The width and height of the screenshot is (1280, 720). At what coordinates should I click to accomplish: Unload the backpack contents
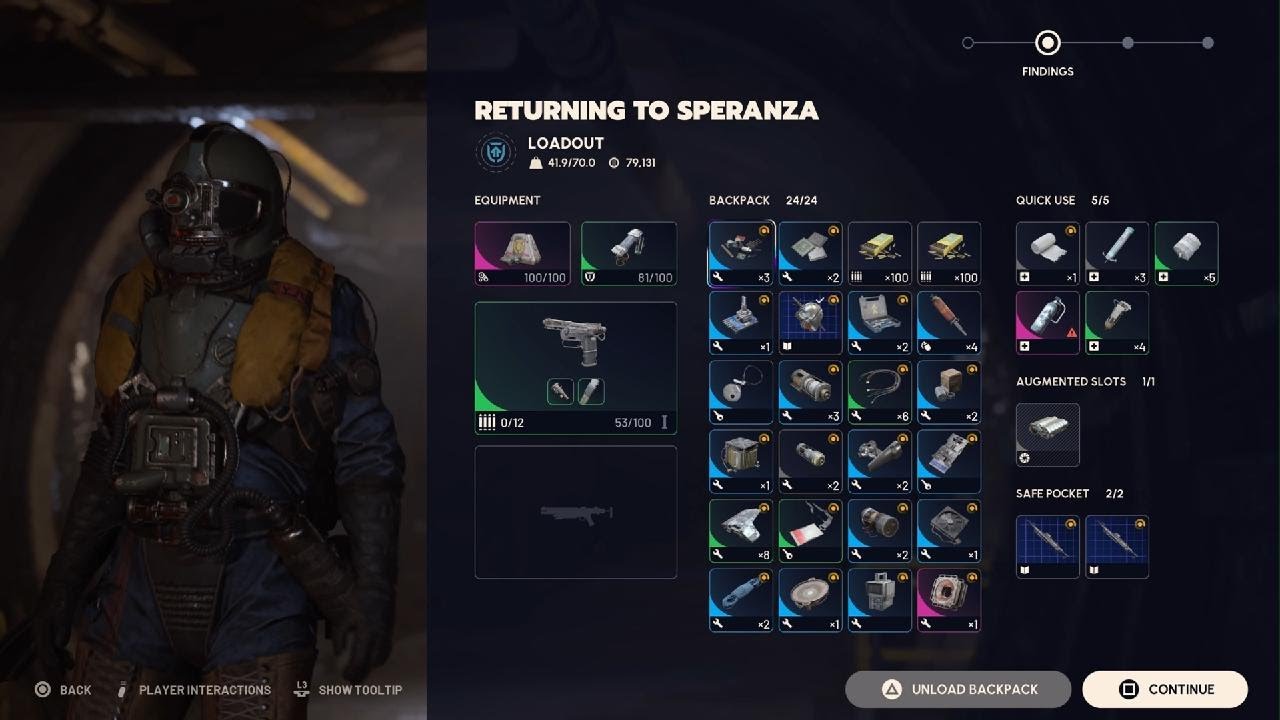point(958,689)
